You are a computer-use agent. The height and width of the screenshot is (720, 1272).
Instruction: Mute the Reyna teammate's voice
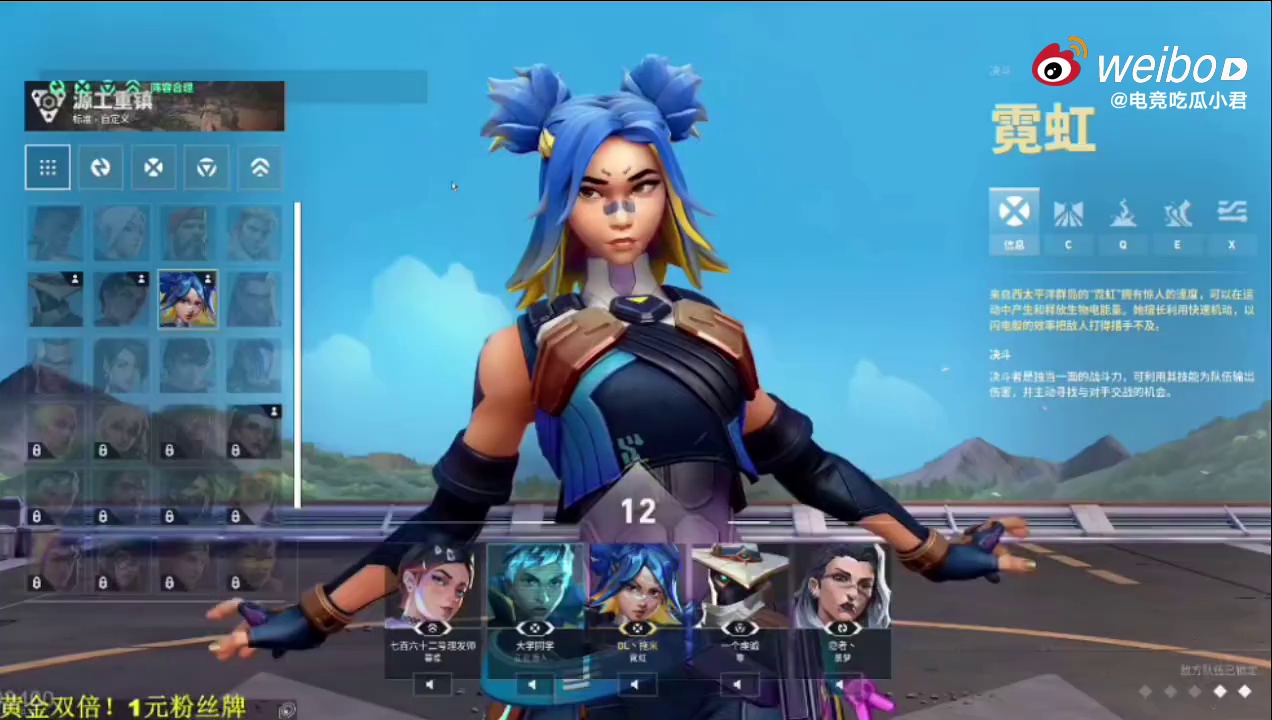[x=432, y=685]
